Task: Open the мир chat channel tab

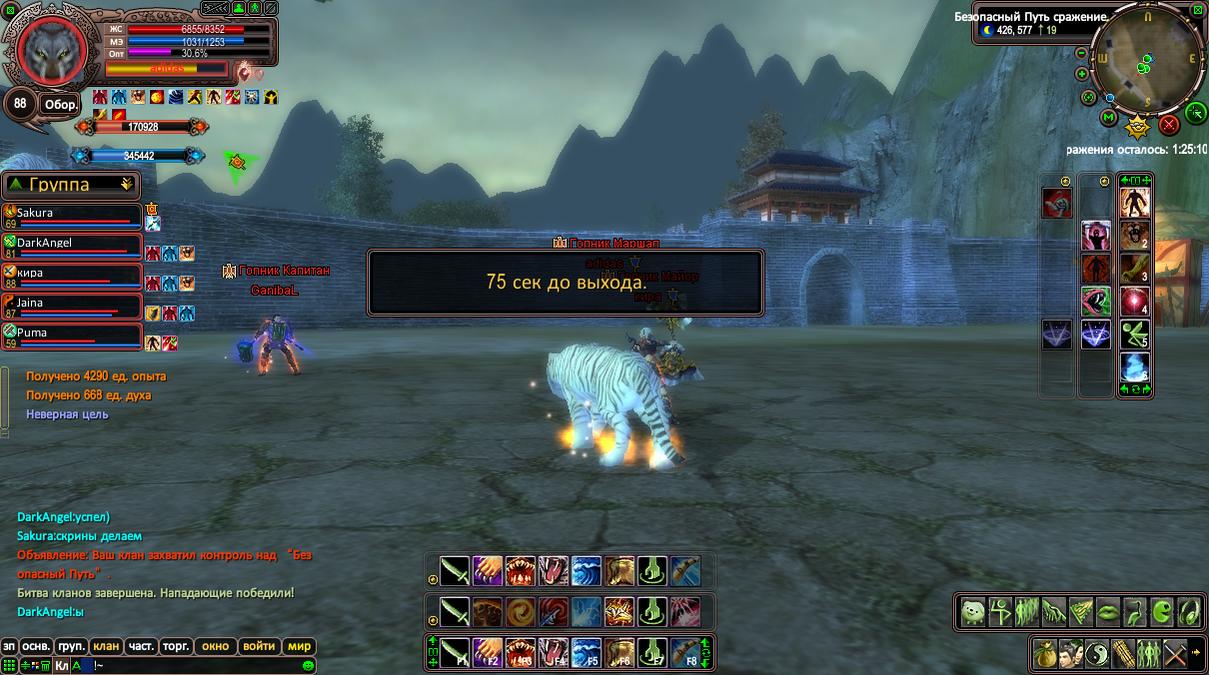Action: 299,646
